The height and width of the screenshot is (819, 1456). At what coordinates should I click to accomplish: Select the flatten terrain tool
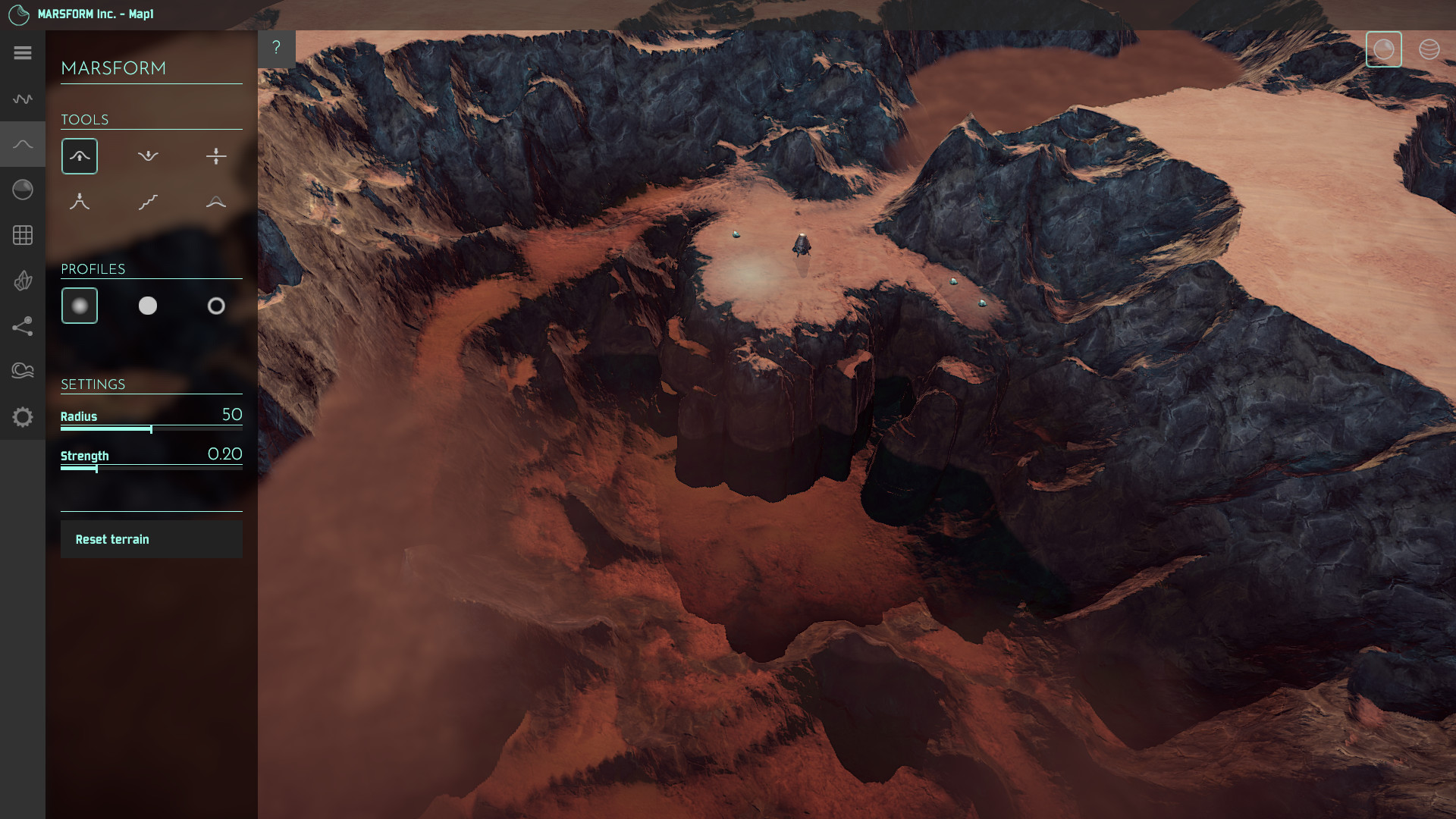click(x=217, y=156)
